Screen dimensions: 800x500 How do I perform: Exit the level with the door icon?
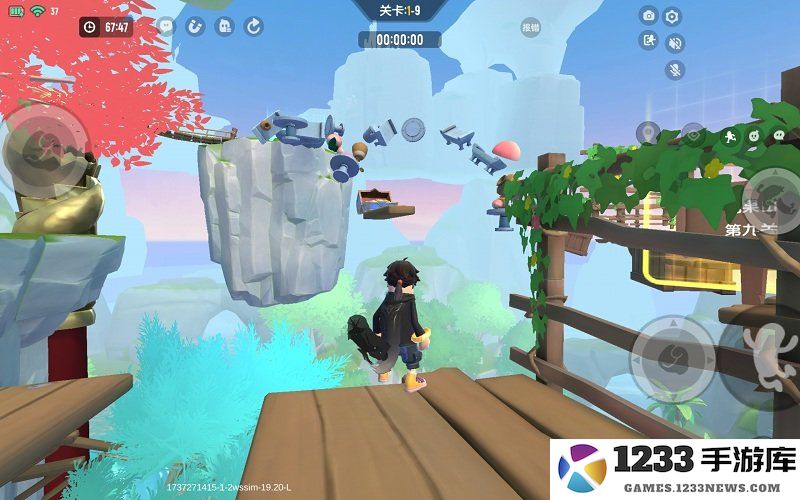coord(649,41)
